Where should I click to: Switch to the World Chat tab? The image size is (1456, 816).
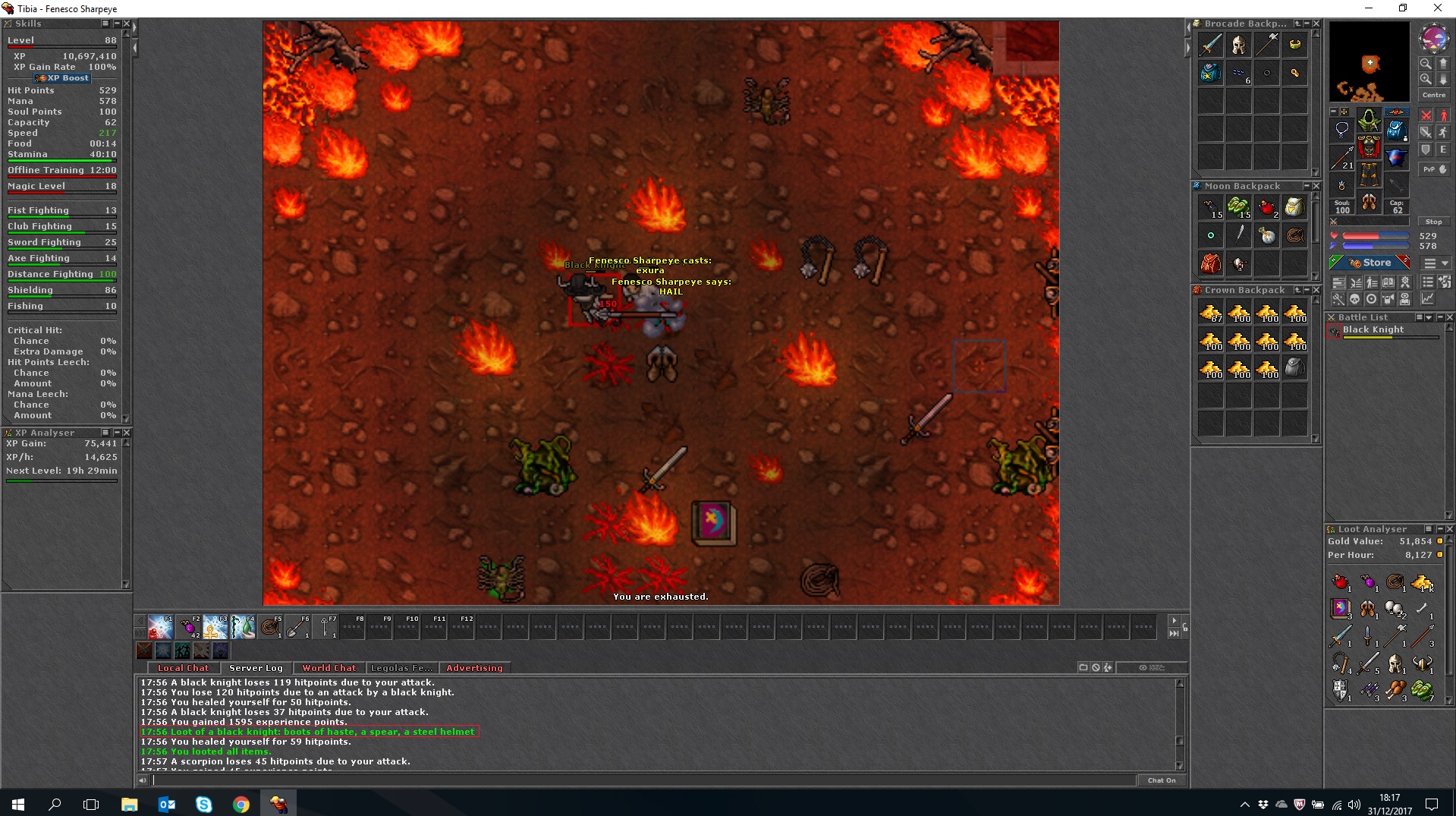click(x=329, y=668)
